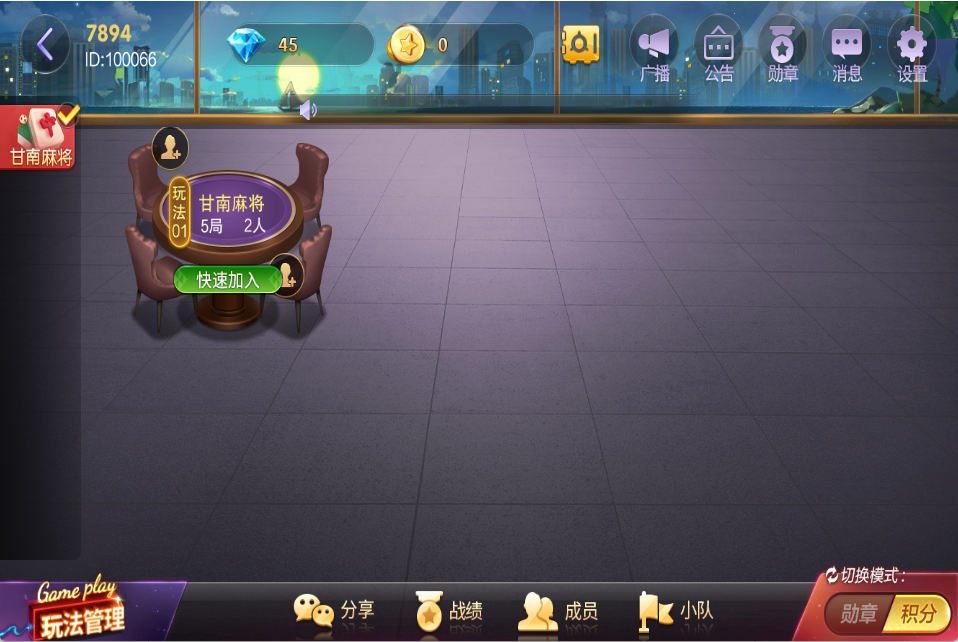Screen dimensions: 958x642
Task: View 战绩 match records
Action: (449, 611)
